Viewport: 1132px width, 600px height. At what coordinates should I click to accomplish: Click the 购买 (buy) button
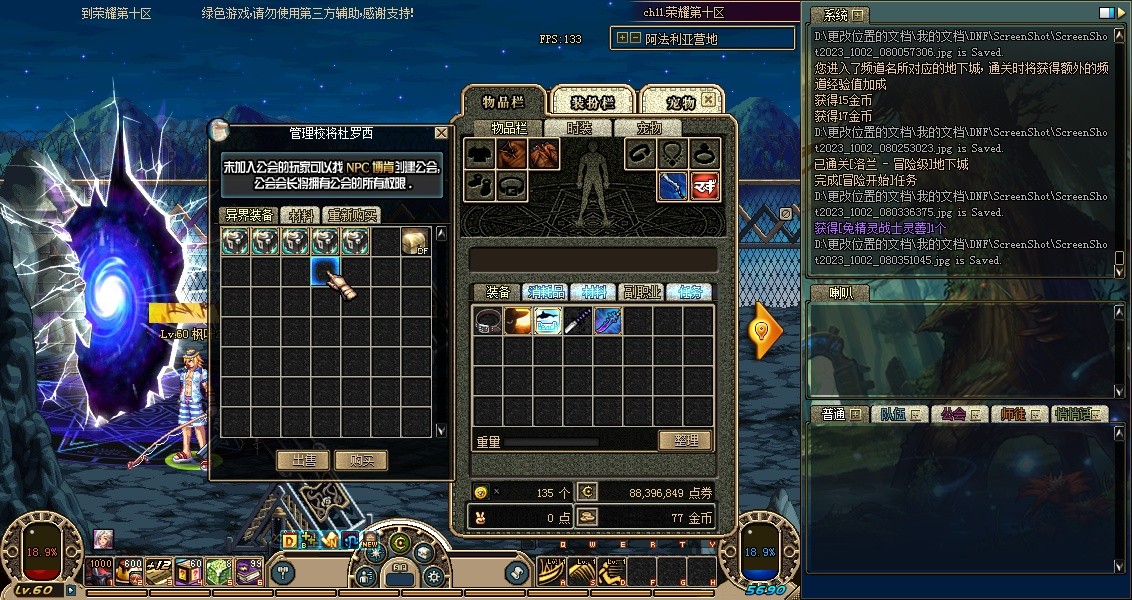tap(361, 460)
